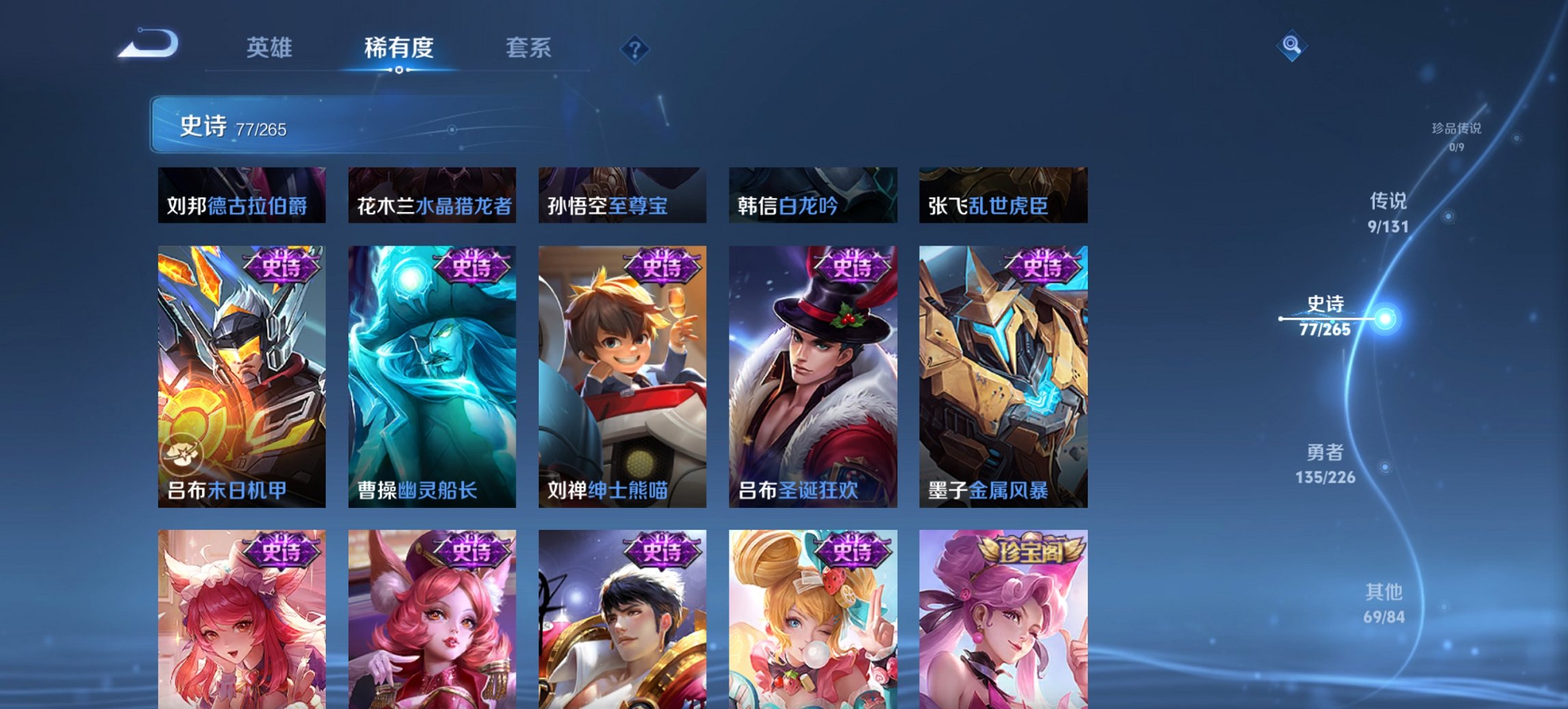Open the 墨子金属风暴 skin thumbnail
This screenshot has height=709, width=1568.
1002,376
